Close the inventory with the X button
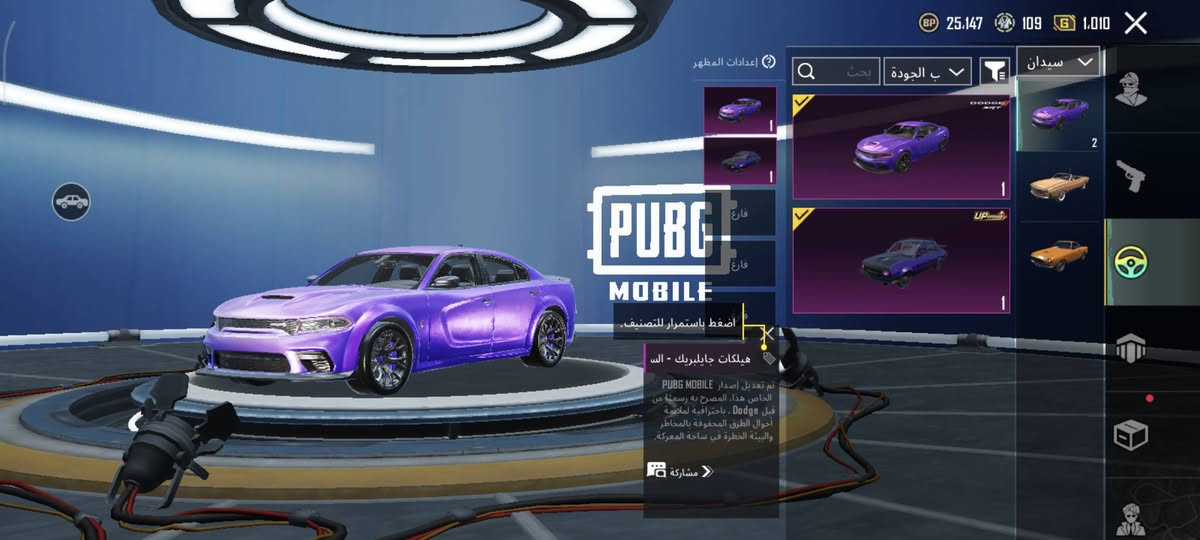This screenshot has width=1200, height=540. coord(1135,23)
